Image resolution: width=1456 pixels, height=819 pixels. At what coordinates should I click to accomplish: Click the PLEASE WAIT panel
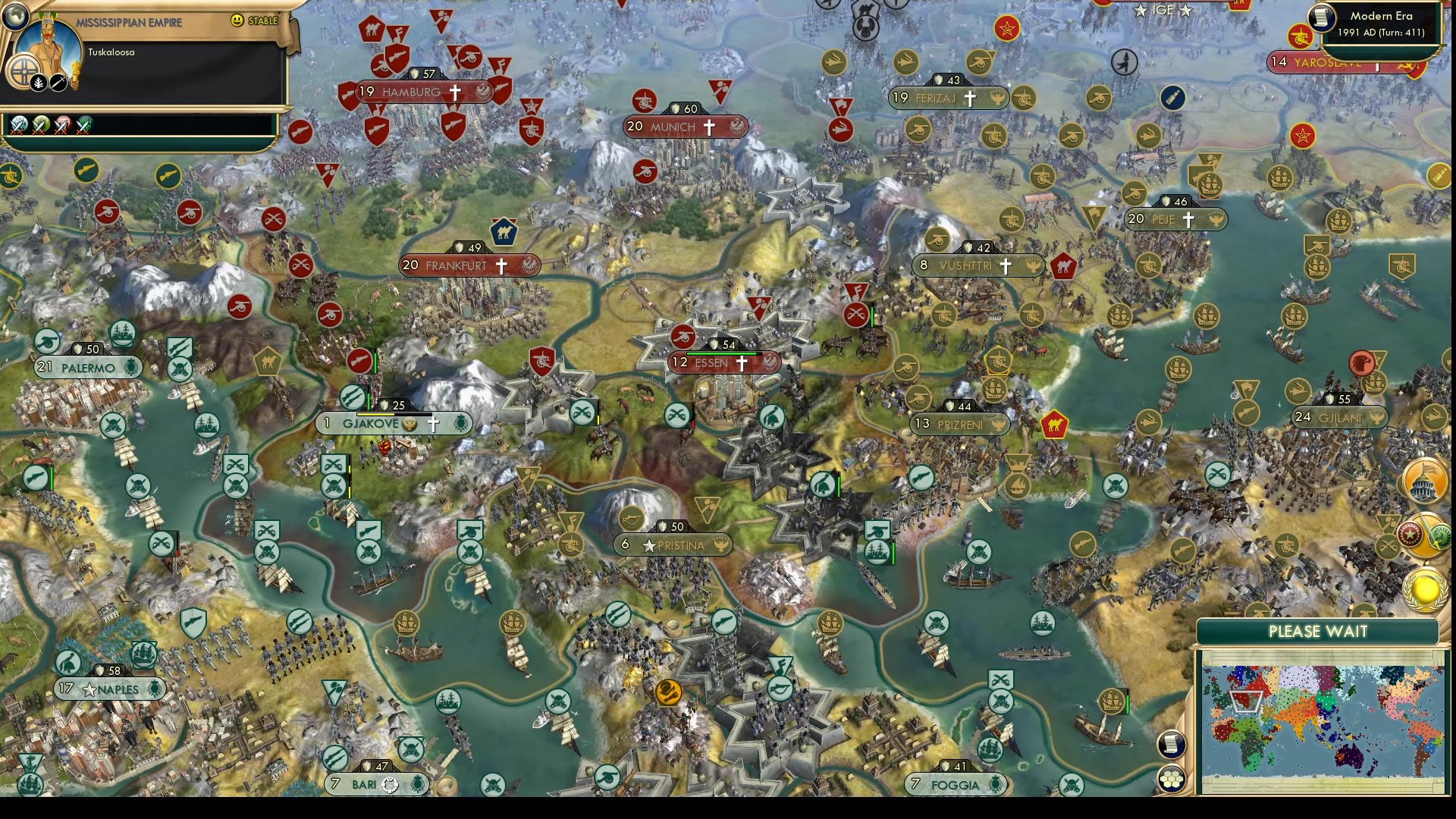[1319, 631]
